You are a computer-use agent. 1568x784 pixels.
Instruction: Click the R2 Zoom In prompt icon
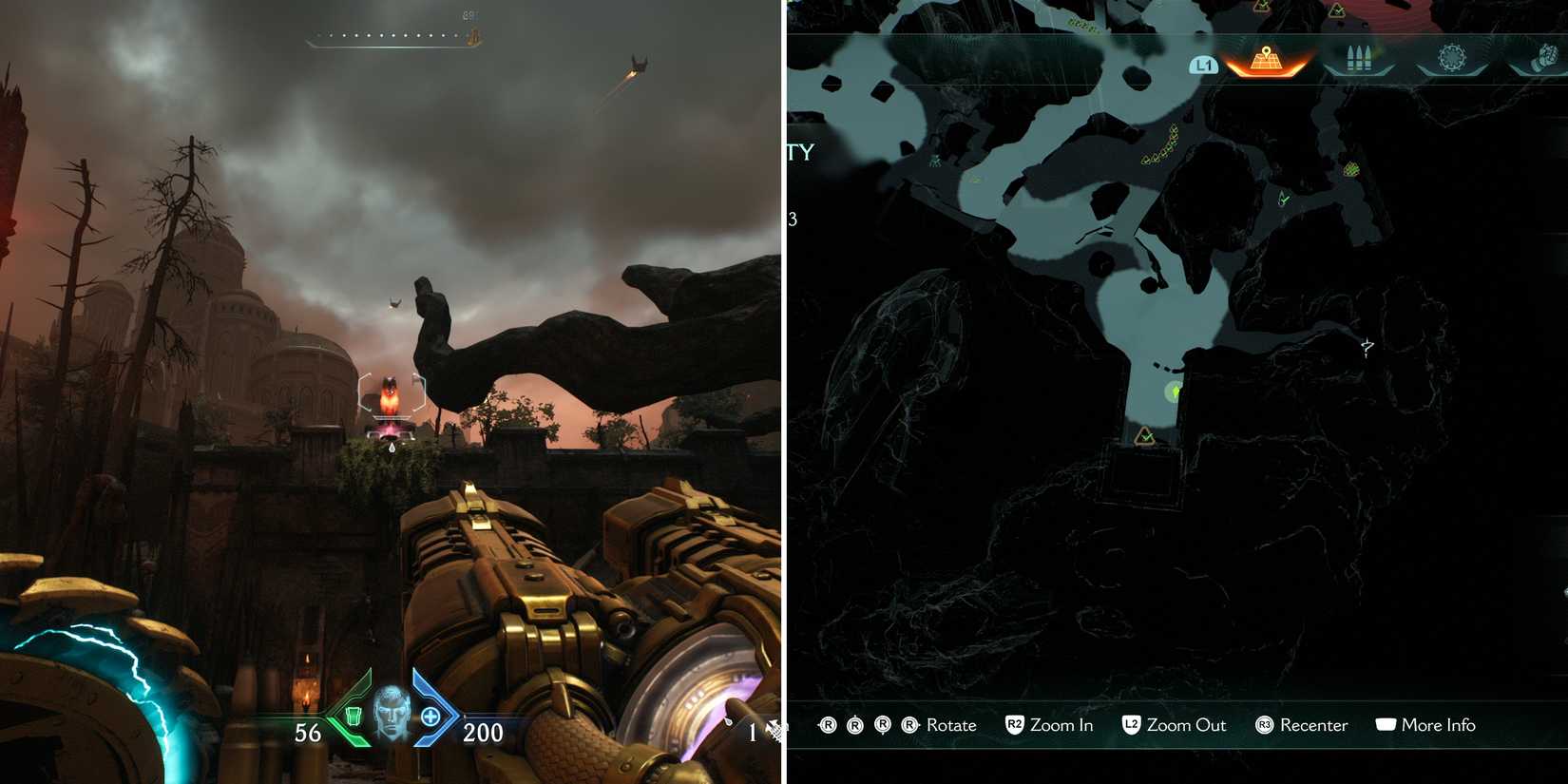click(1017, 725)
